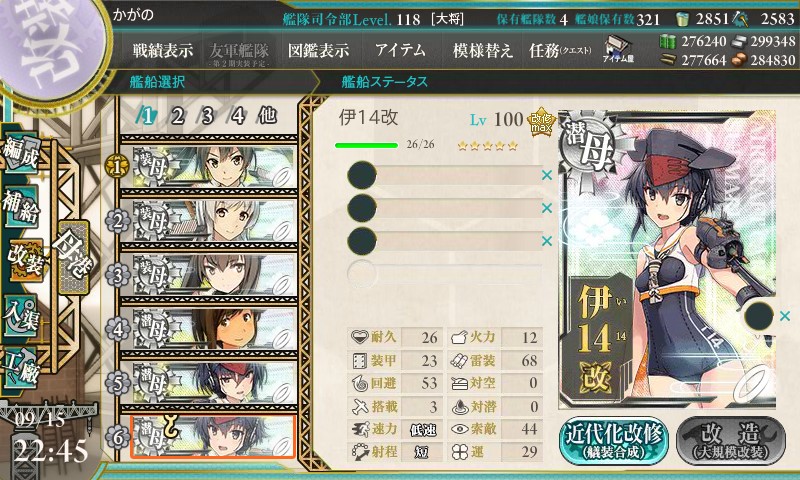Open the アイテム屋 item shop icon
800x480 pixels.
click(x=616, y=48)
